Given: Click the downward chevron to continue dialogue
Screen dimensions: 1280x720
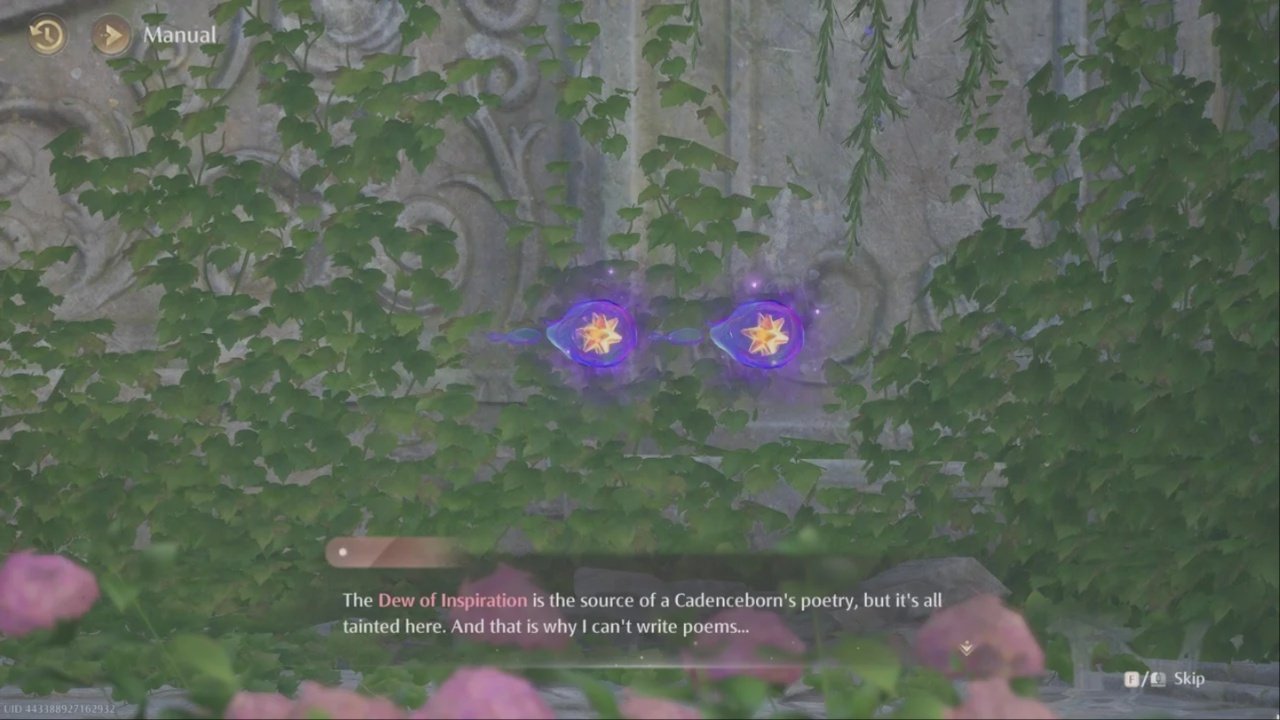Looking at the screenshot, I should pos(966,648).
